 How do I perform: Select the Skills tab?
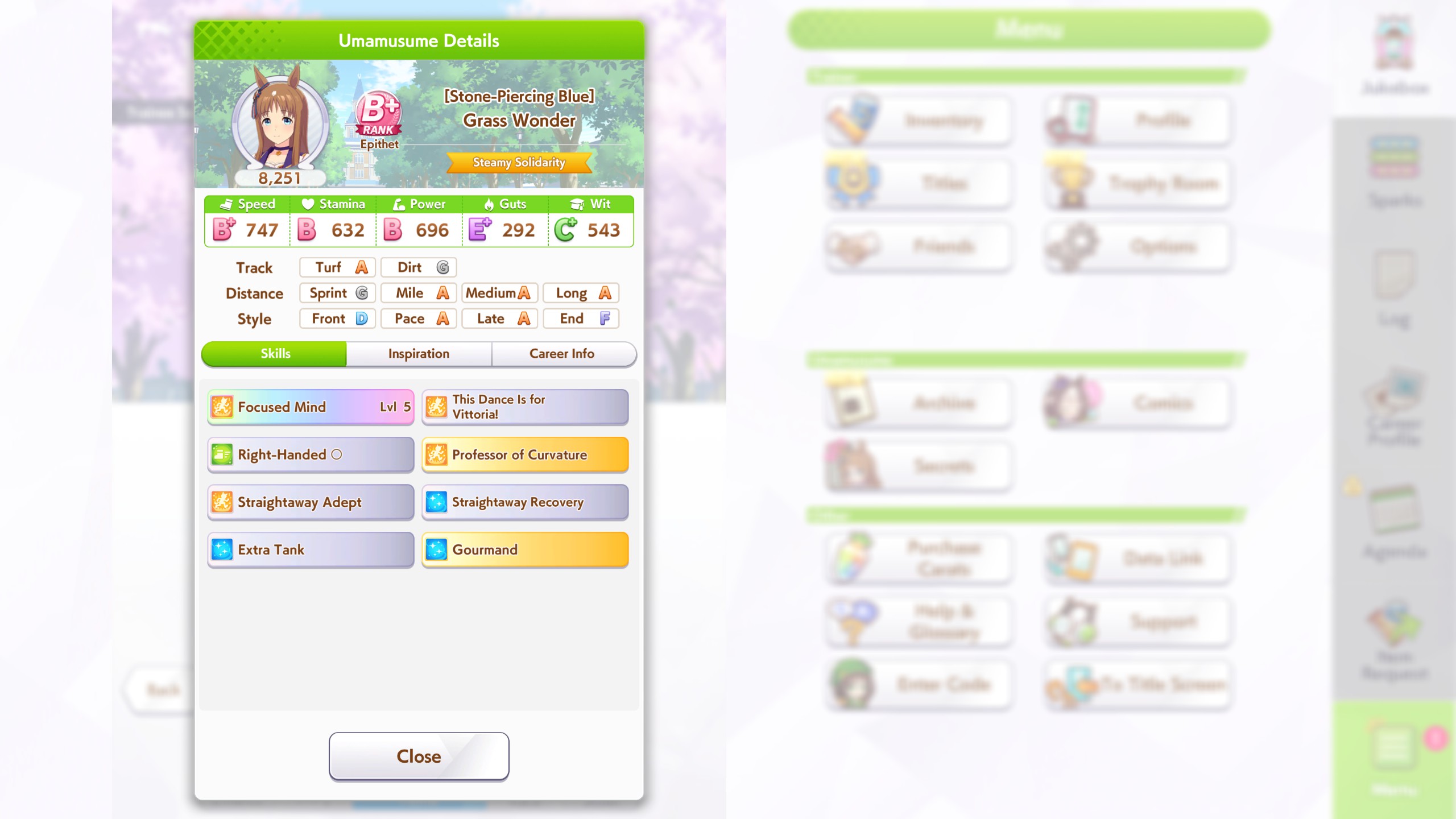click(274, 353)
